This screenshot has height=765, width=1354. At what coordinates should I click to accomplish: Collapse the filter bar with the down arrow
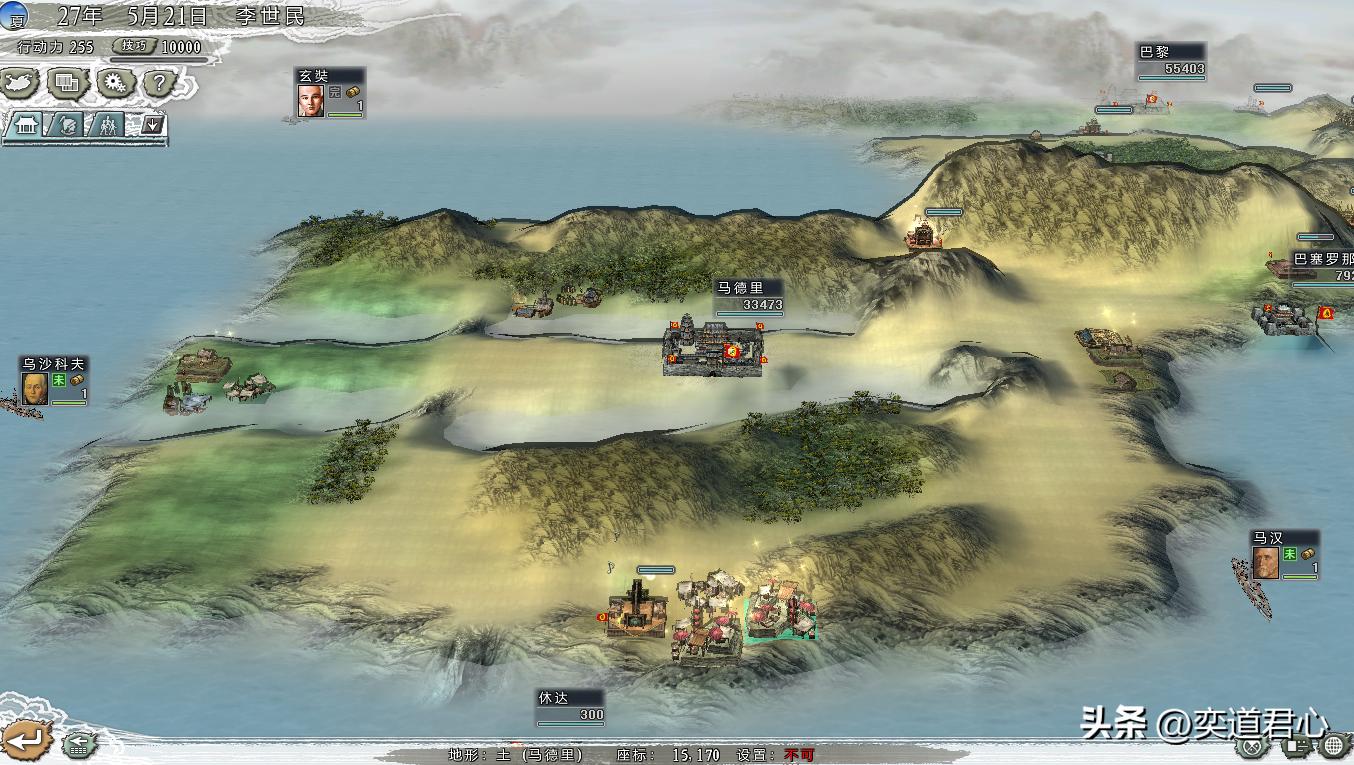click(x=152, y=126)
